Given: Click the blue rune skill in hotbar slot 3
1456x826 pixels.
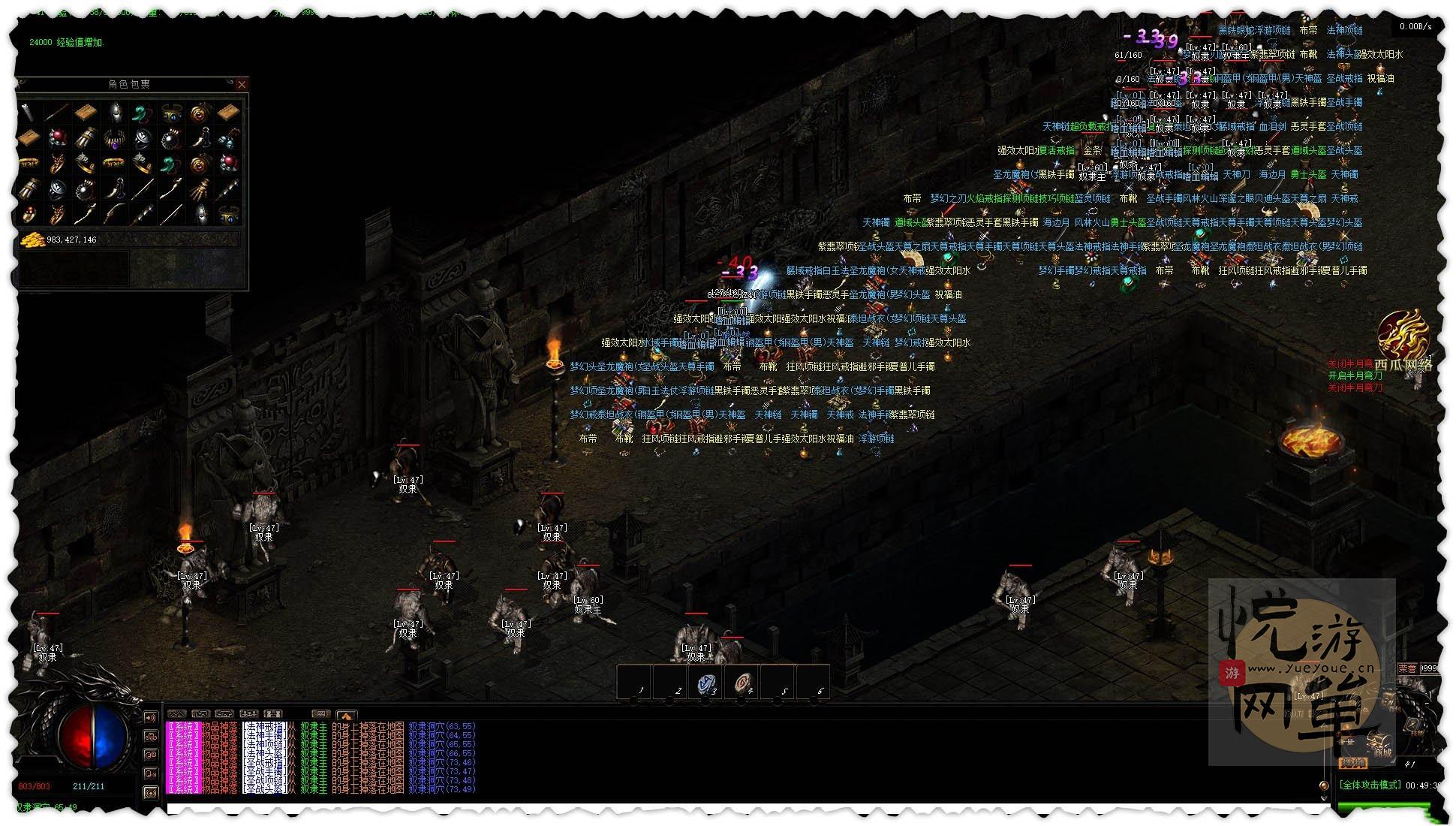Looking at the screenshot, I should (x=706, y=683).
